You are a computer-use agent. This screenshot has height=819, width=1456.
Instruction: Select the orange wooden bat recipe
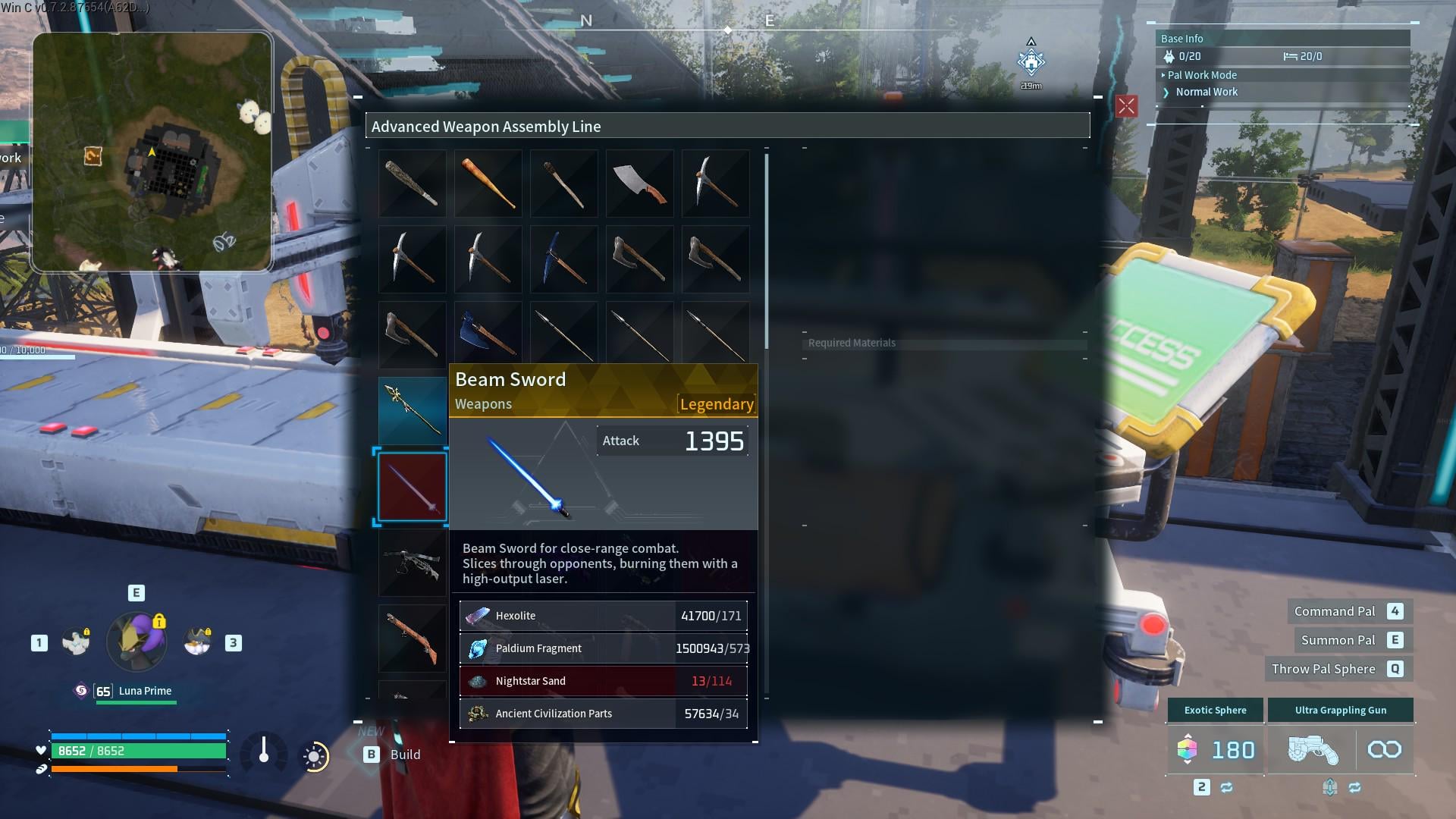point(488,184)
